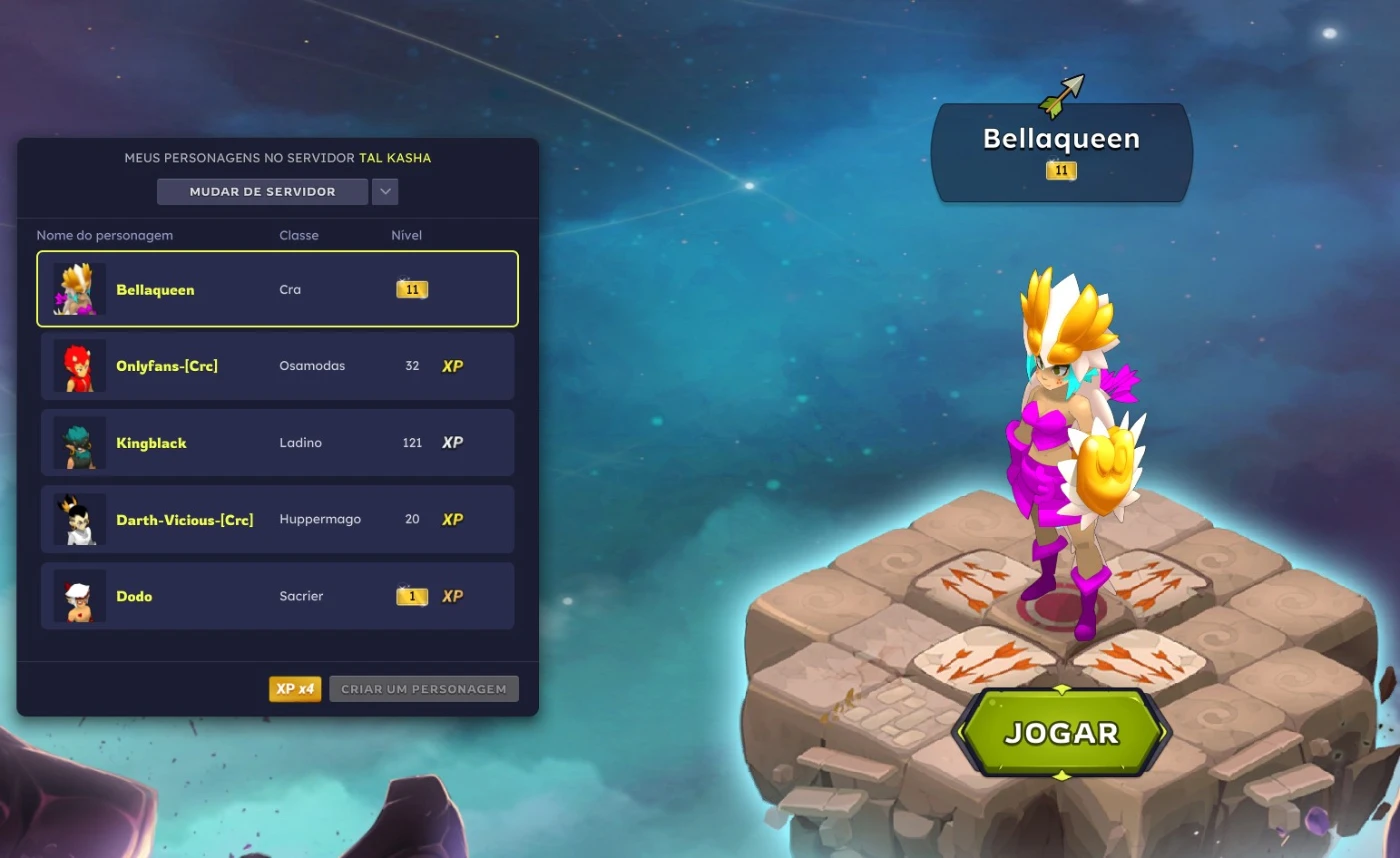Open the Mudar de Servidor server menu

click(262, 192)
